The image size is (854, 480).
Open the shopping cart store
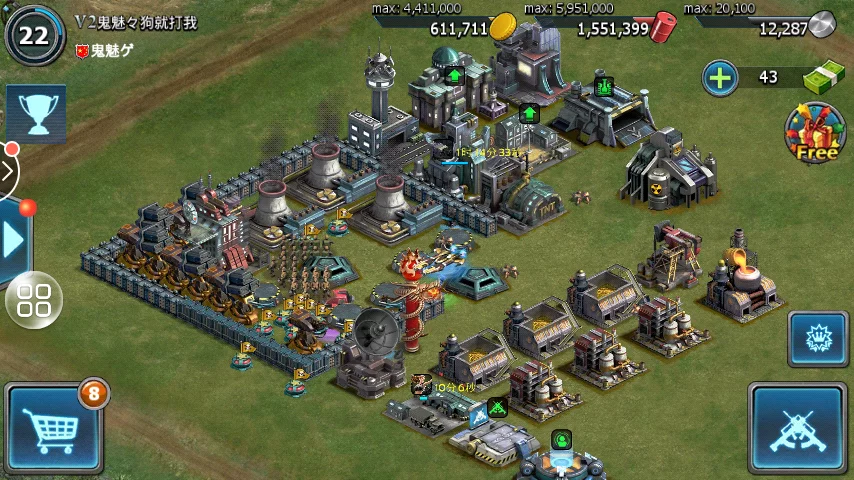[53, 428]
